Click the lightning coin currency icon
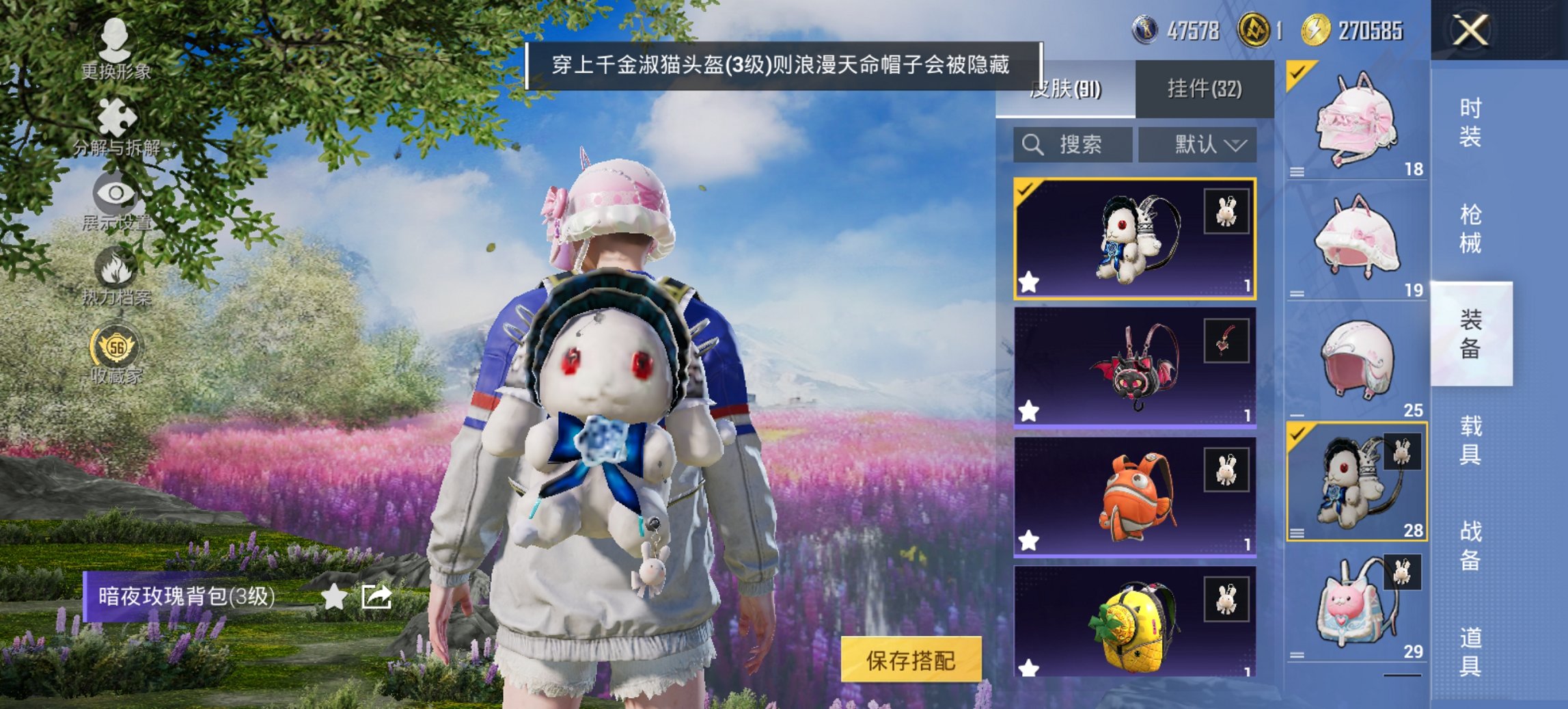Viewport: 1568px width, 709px height. pyautogui.click(x=1316, y=29)
